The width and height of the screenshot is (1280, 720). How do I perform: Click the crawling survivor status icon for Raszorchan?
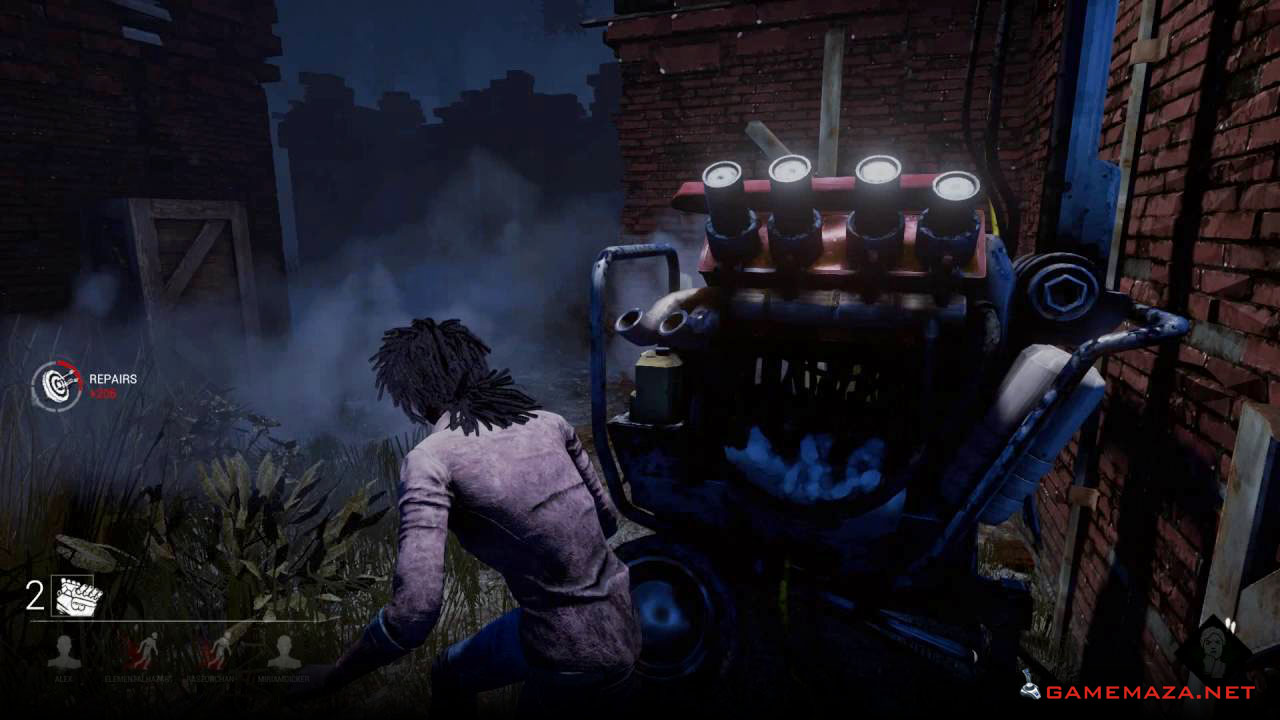(222, 646)
